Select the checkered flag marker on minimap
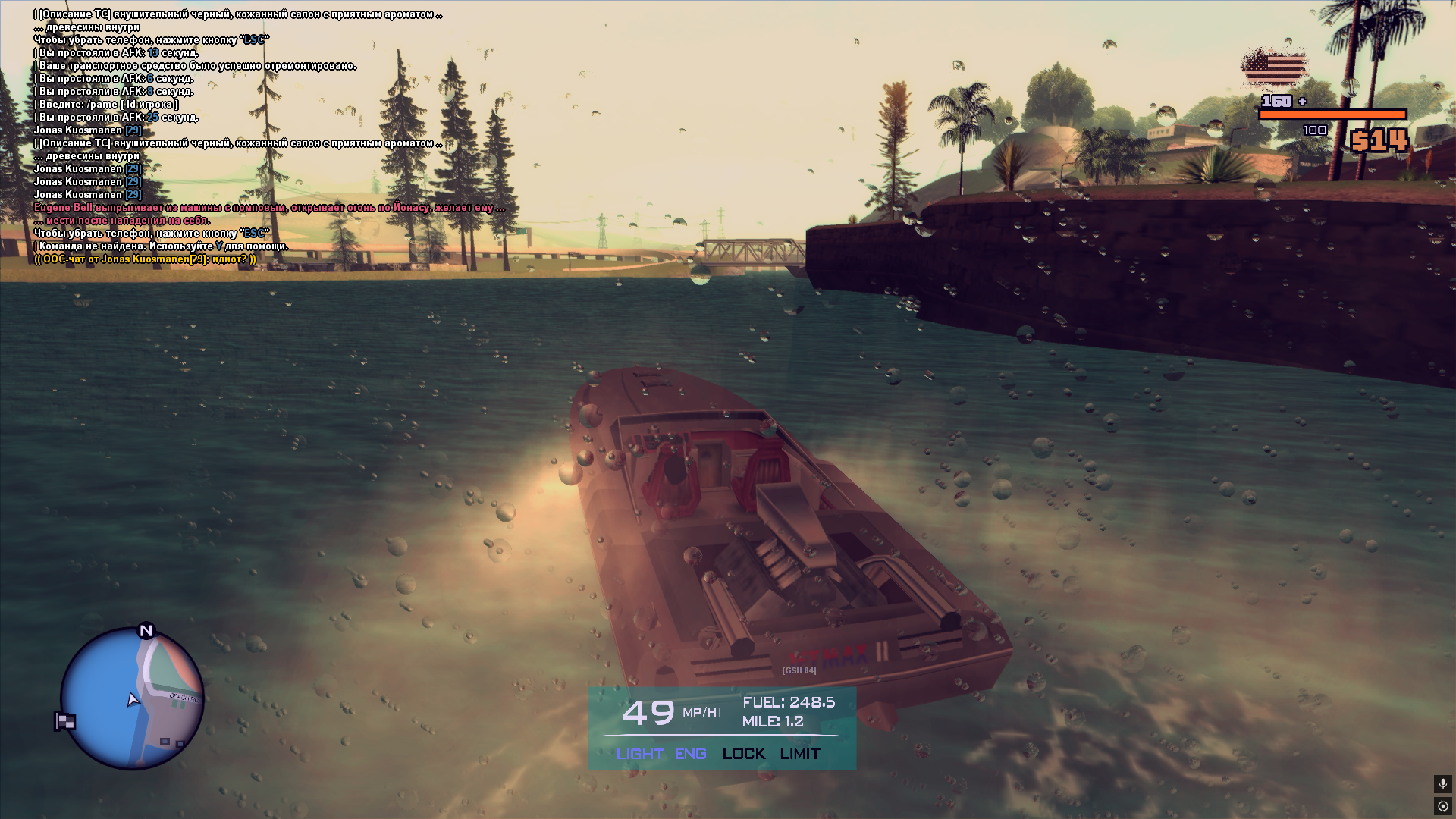1456x819 pixels. 65,721
